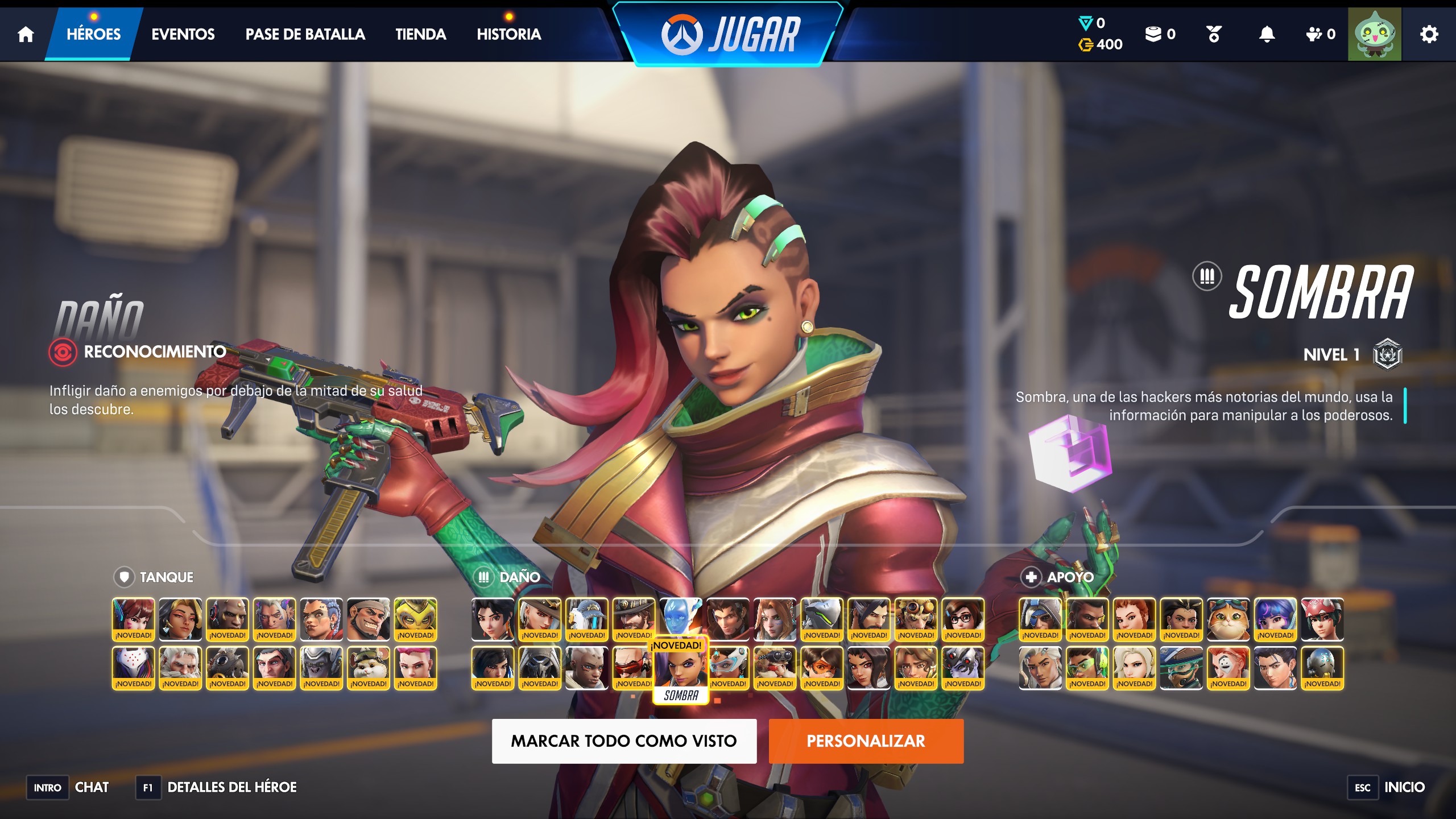Click the orange PERSONALIZAR button

point(866,741)
